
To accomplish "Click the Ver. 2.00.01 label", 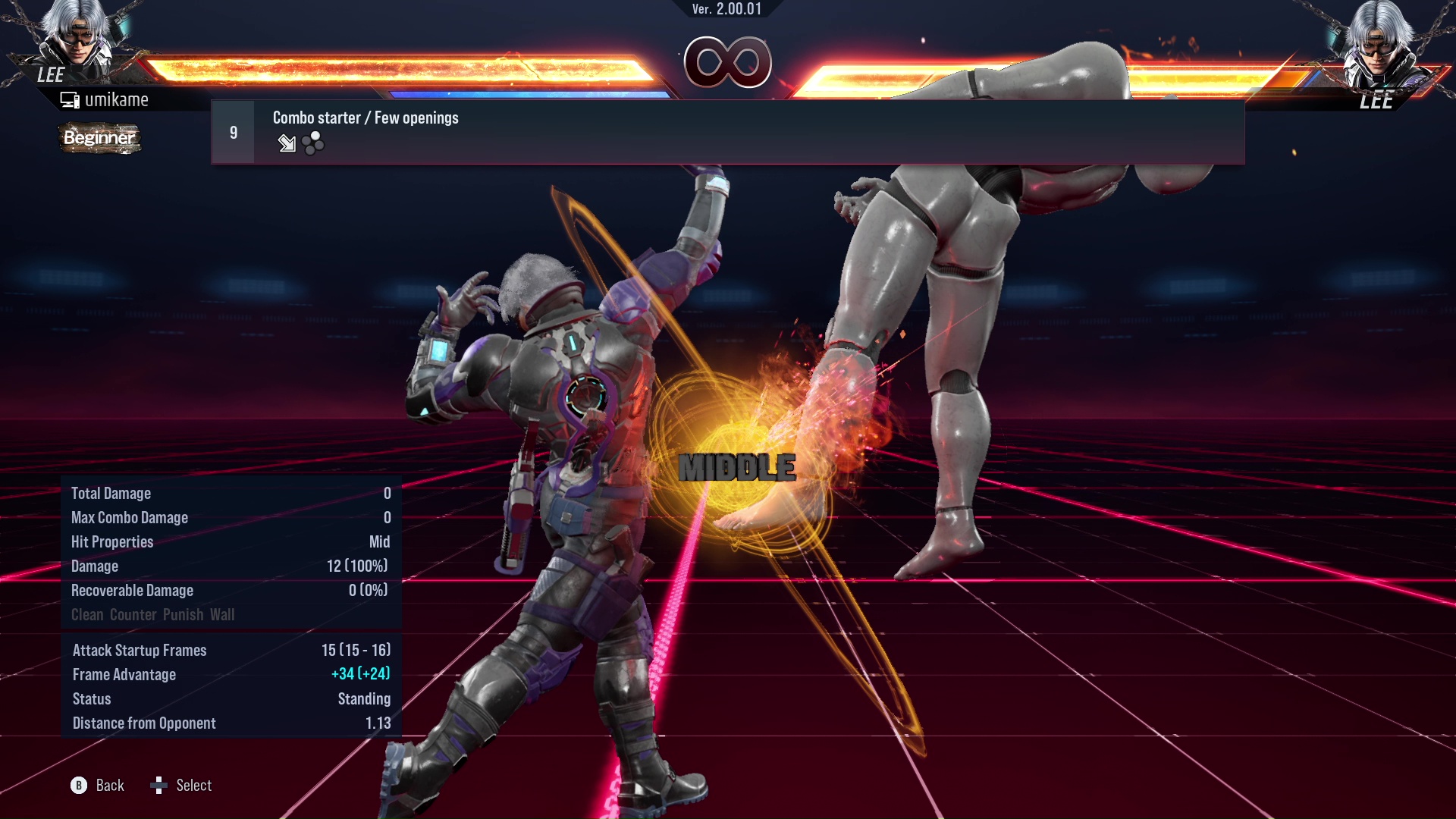I will 727,11.
